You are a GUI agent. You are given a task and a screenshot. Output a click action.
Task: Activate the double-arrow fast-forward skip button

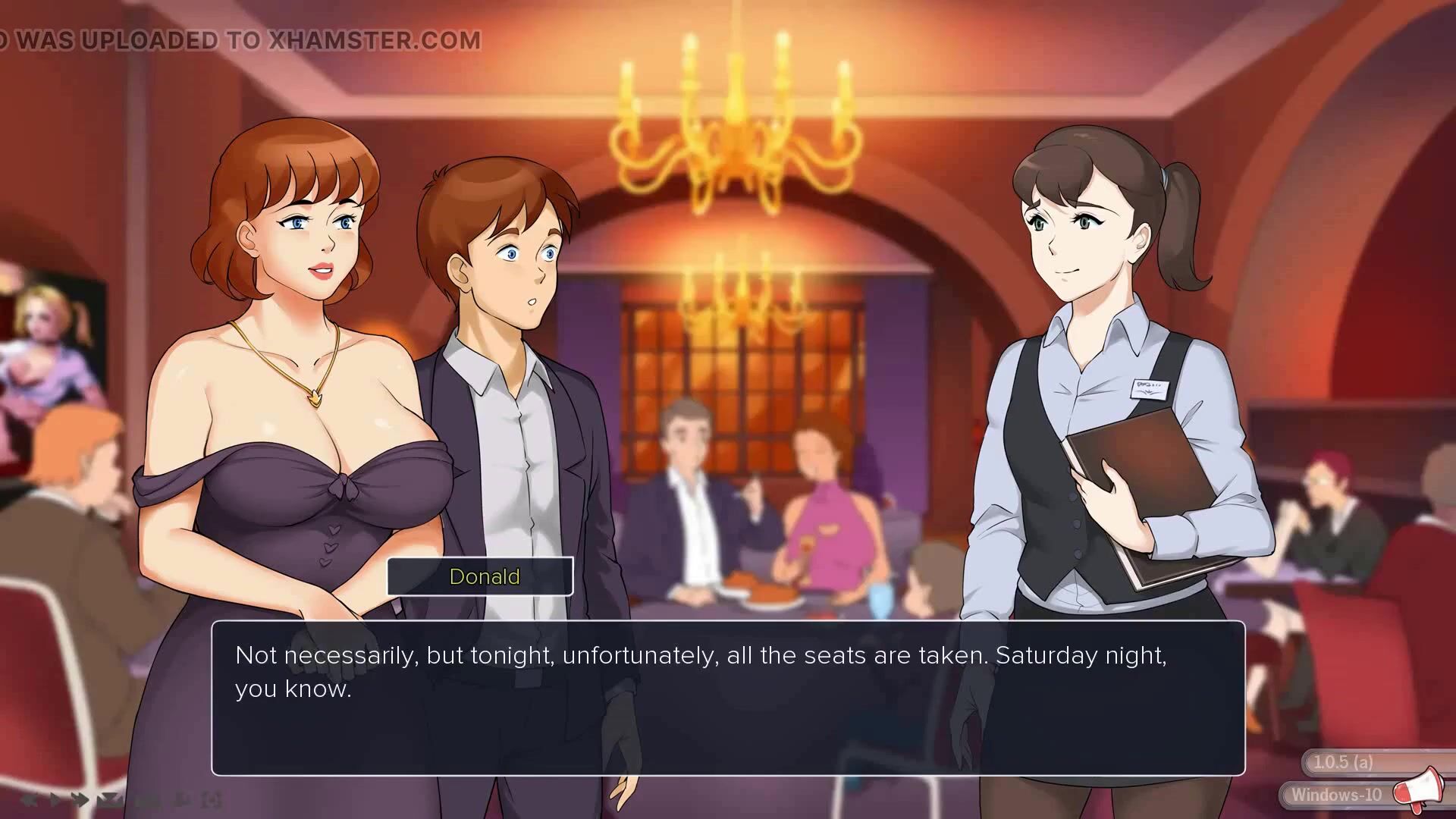pos(80,799)
